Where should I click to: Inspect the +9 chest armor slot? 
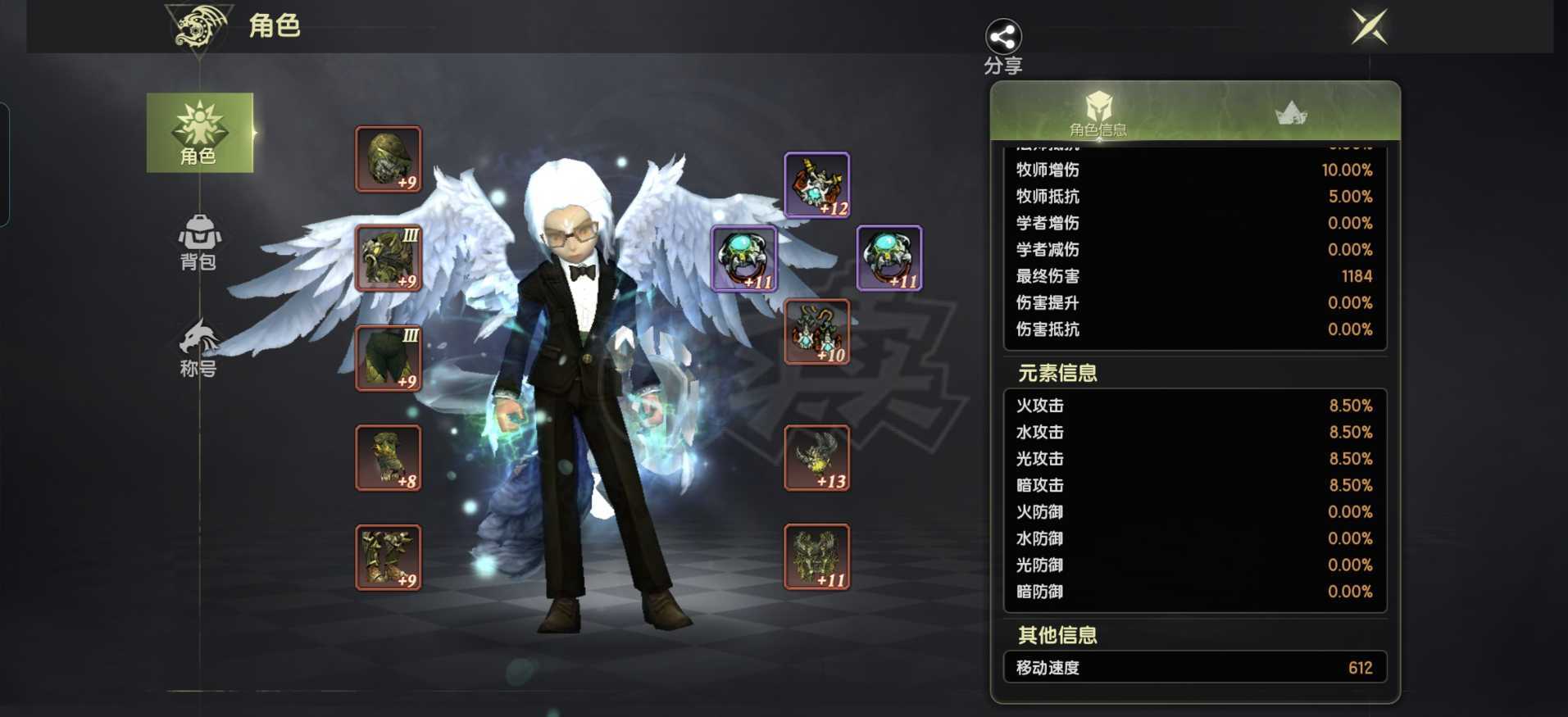pyautogui.click(x=389, y=258)
